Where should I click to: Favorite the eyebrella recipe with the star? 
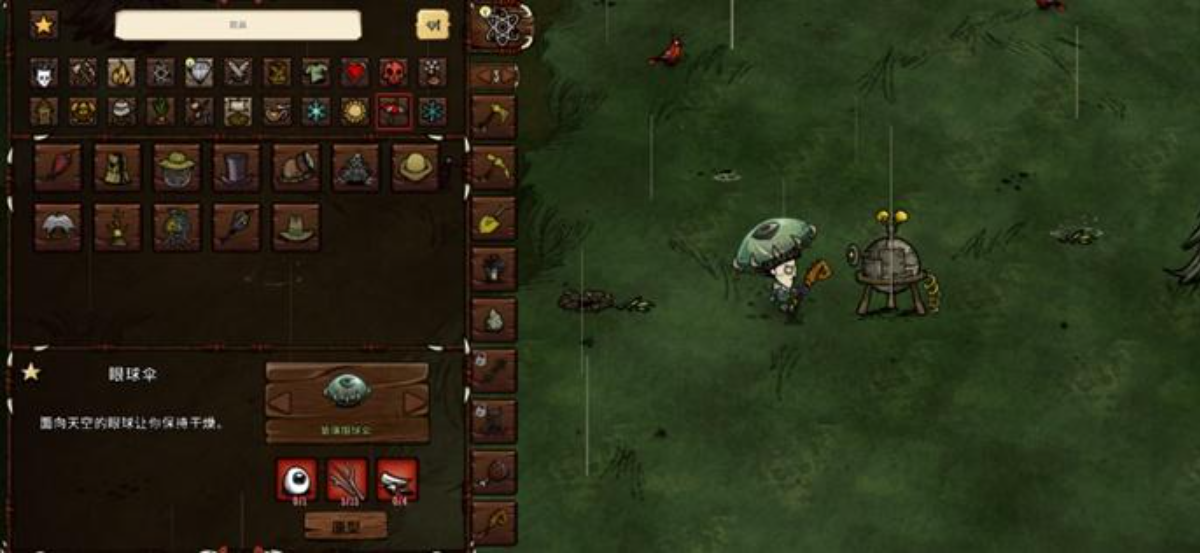(31, 372)
